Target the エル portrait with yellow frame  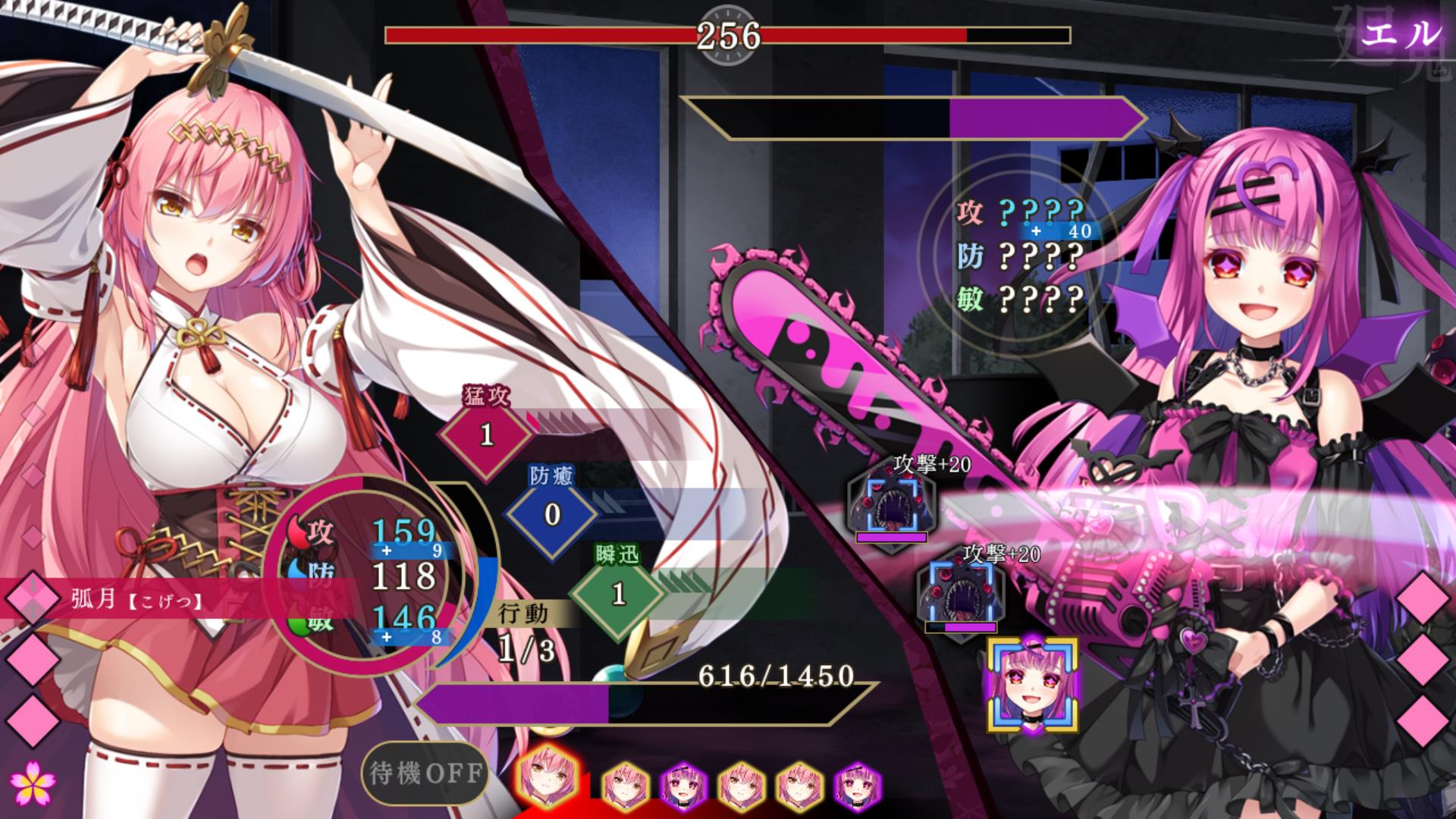pyautogui.click(x=1032, y=686)
